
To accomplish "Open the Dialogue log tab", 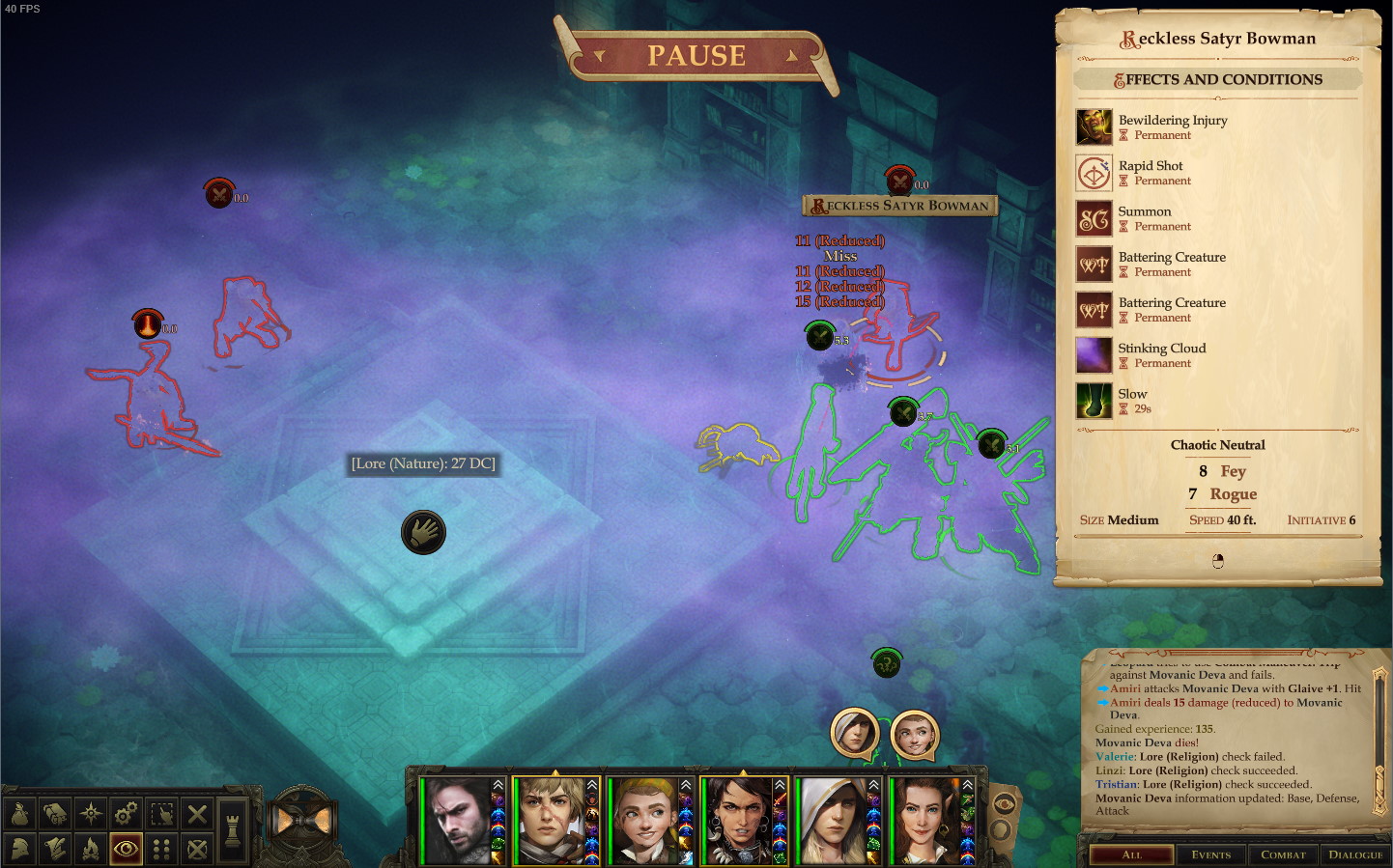I will click(1354, 854).
